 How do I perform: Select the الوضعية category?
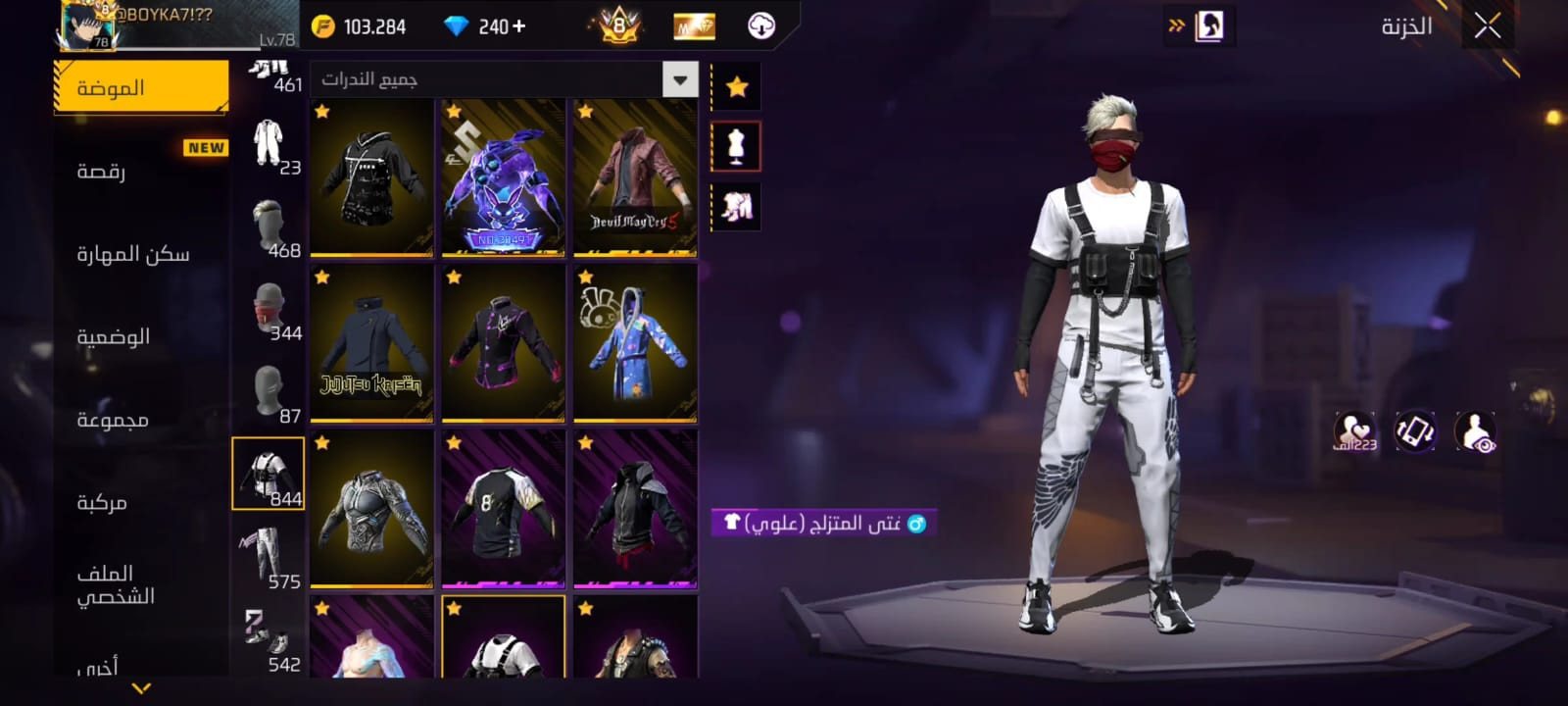pos(114,337)
